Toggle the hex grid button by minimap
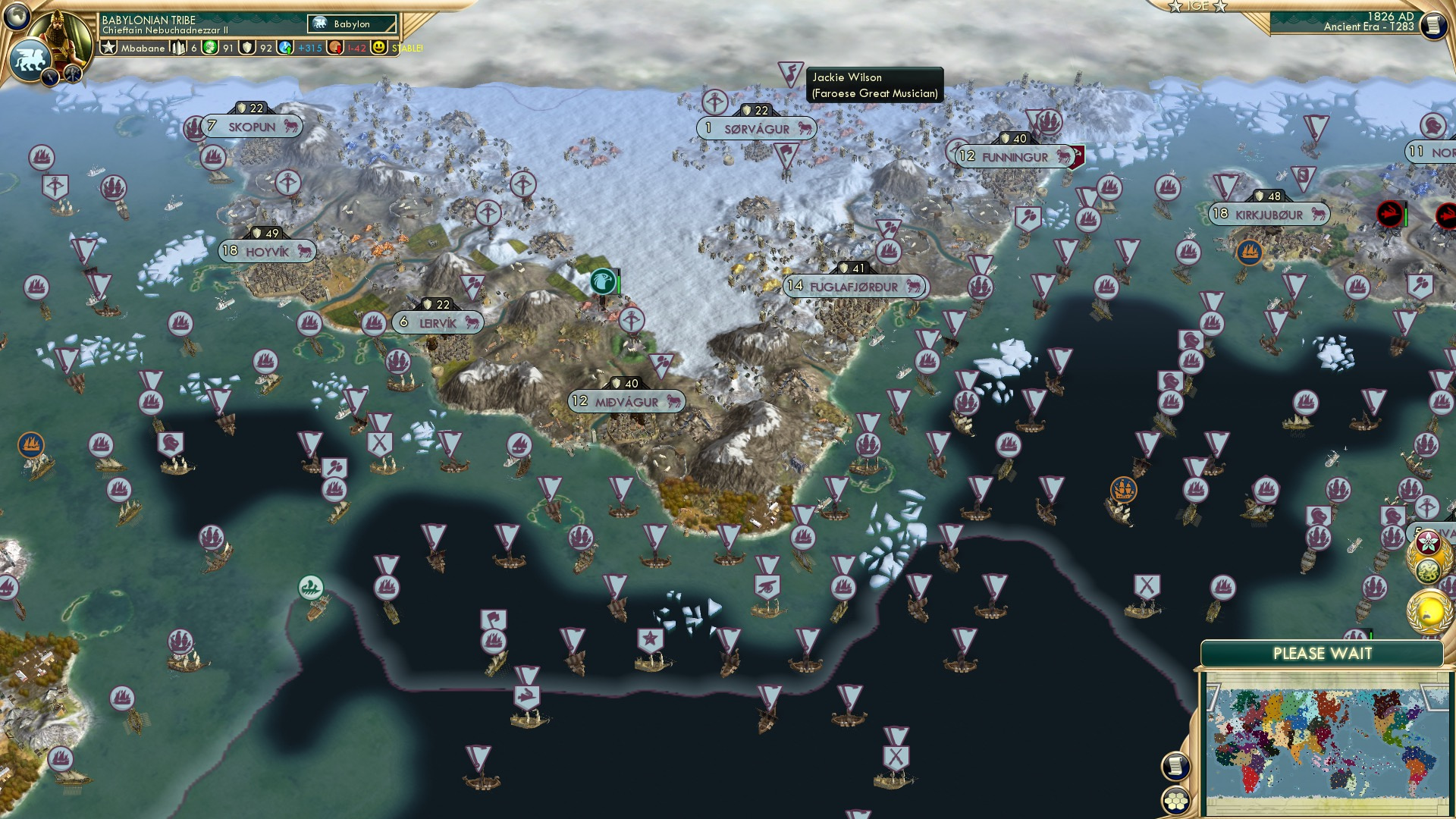1456x819 pixels. coord(1175,800)
